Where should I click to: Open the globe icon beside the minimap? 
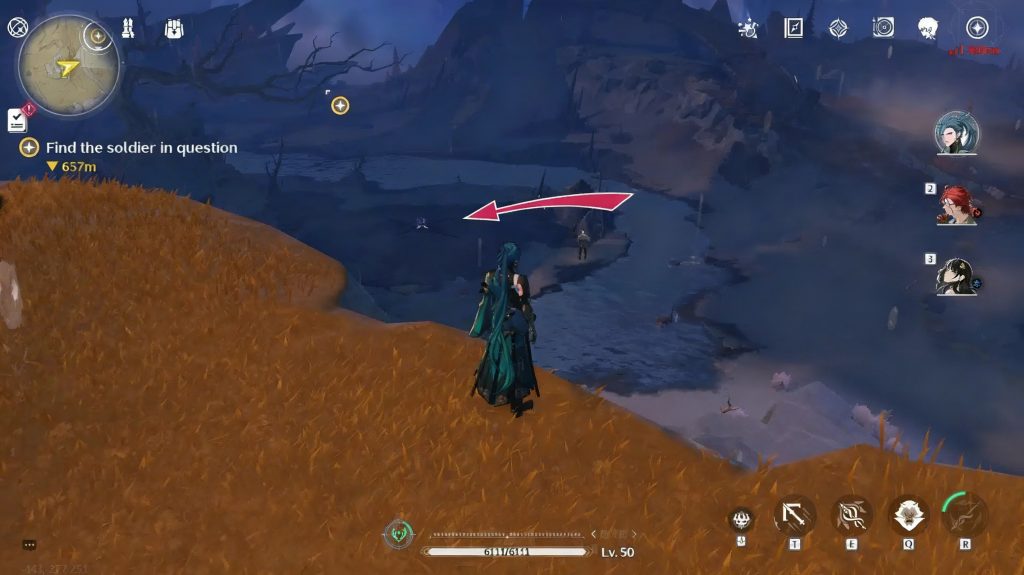pyautogui.click(x=16, y=28)
